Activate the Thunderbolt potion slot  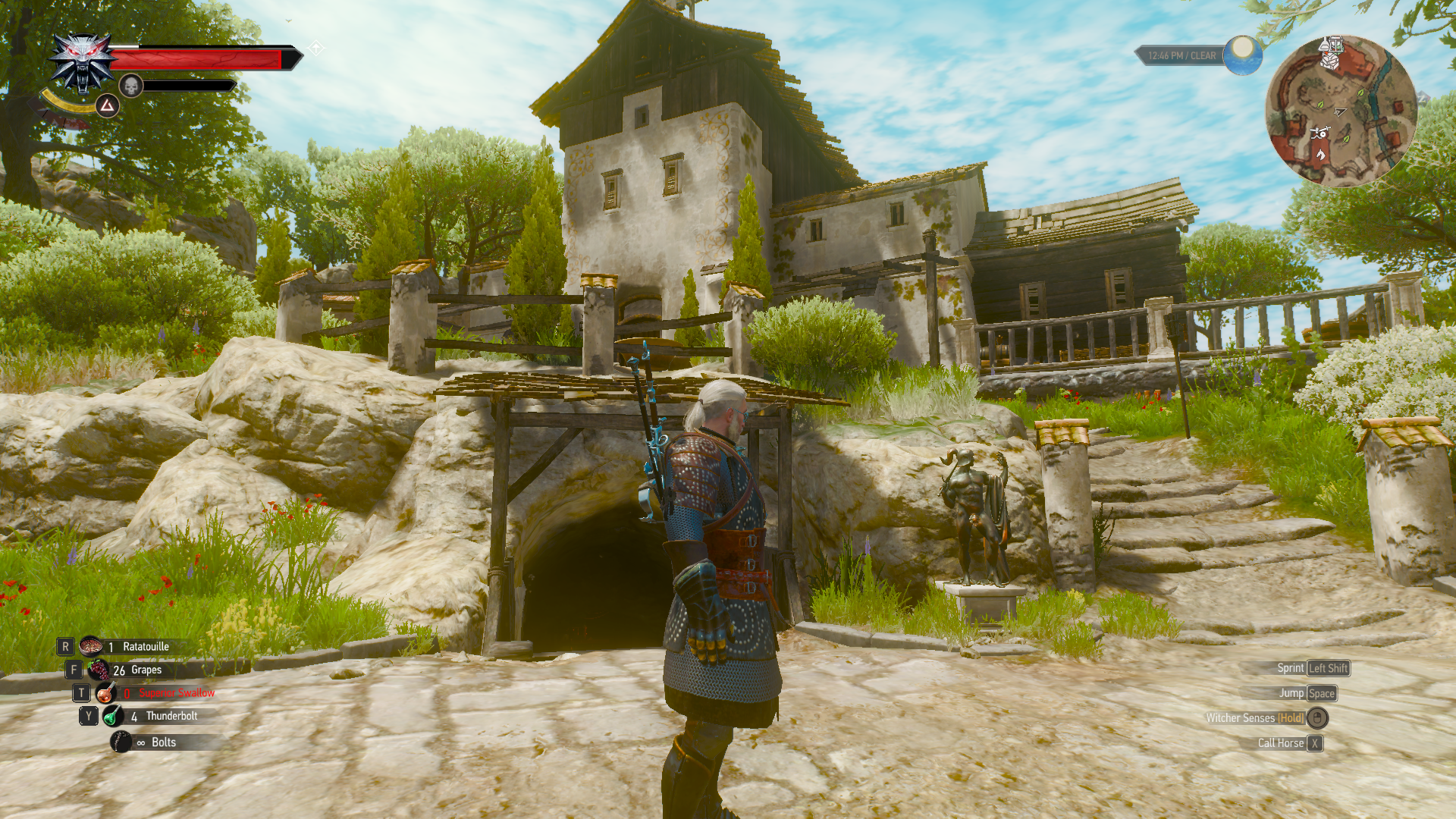click(113, 716)
